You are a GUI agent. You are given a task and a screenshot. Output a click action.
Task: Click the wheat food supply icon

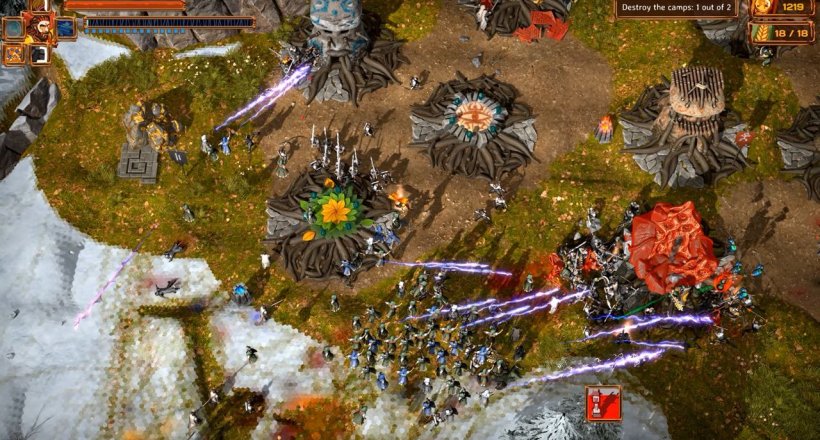pos(759,32)
